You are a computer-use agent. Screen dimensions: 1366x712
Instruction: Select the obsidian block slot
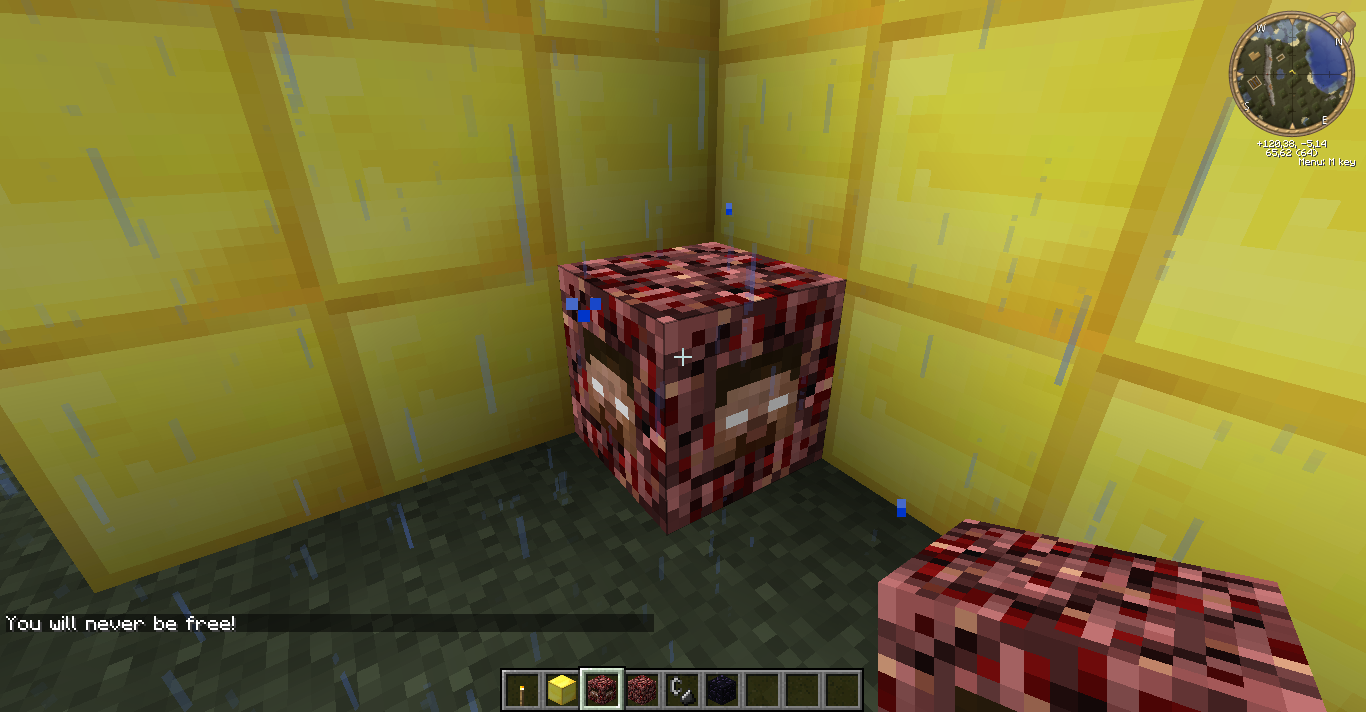(x=722, y=689)
